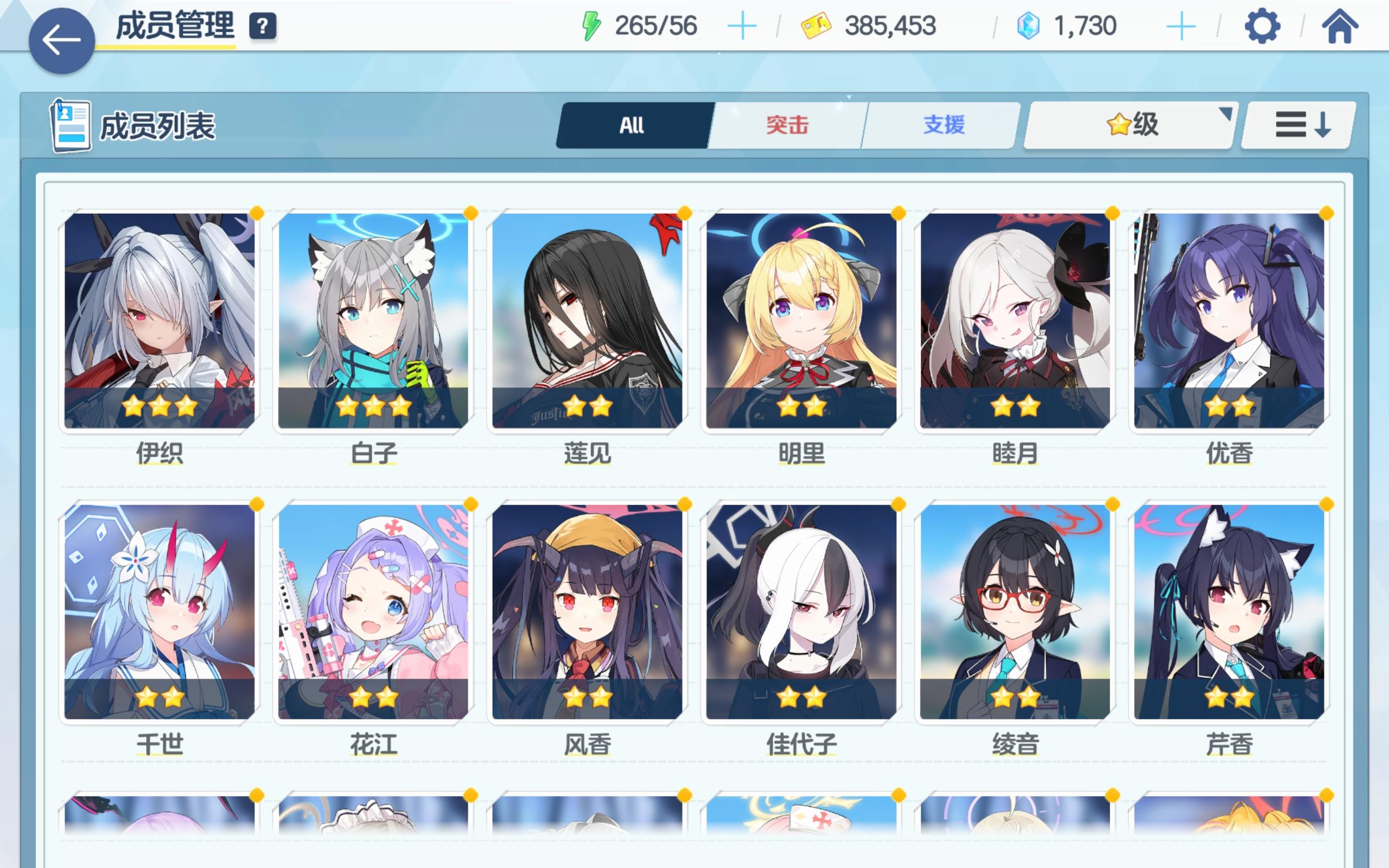Open the star rank filter dropdown
Screen dimensions: 1389x868
[1127, 125]
